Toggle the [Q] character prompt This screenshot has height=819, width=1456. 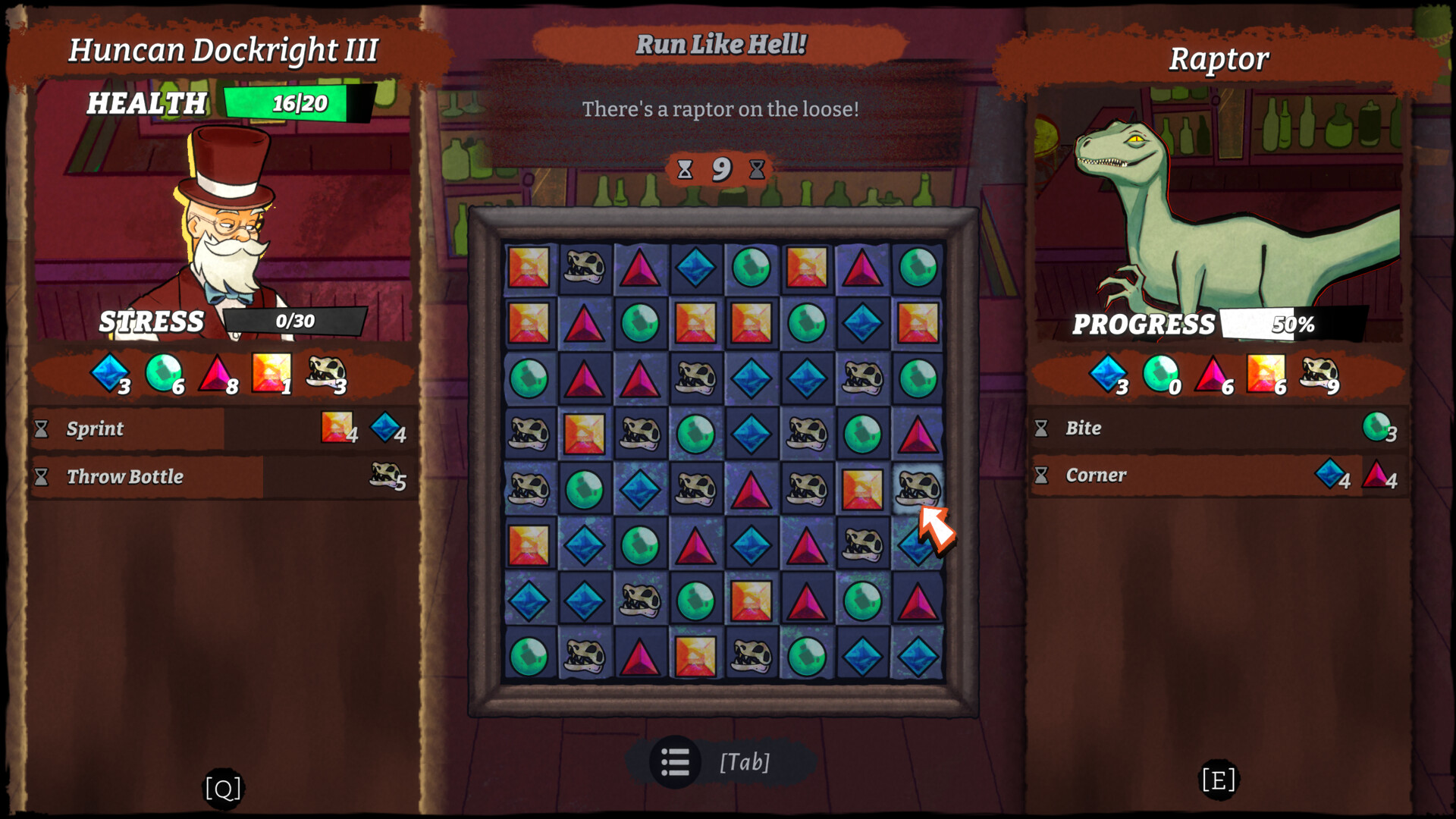coord(222,787)
